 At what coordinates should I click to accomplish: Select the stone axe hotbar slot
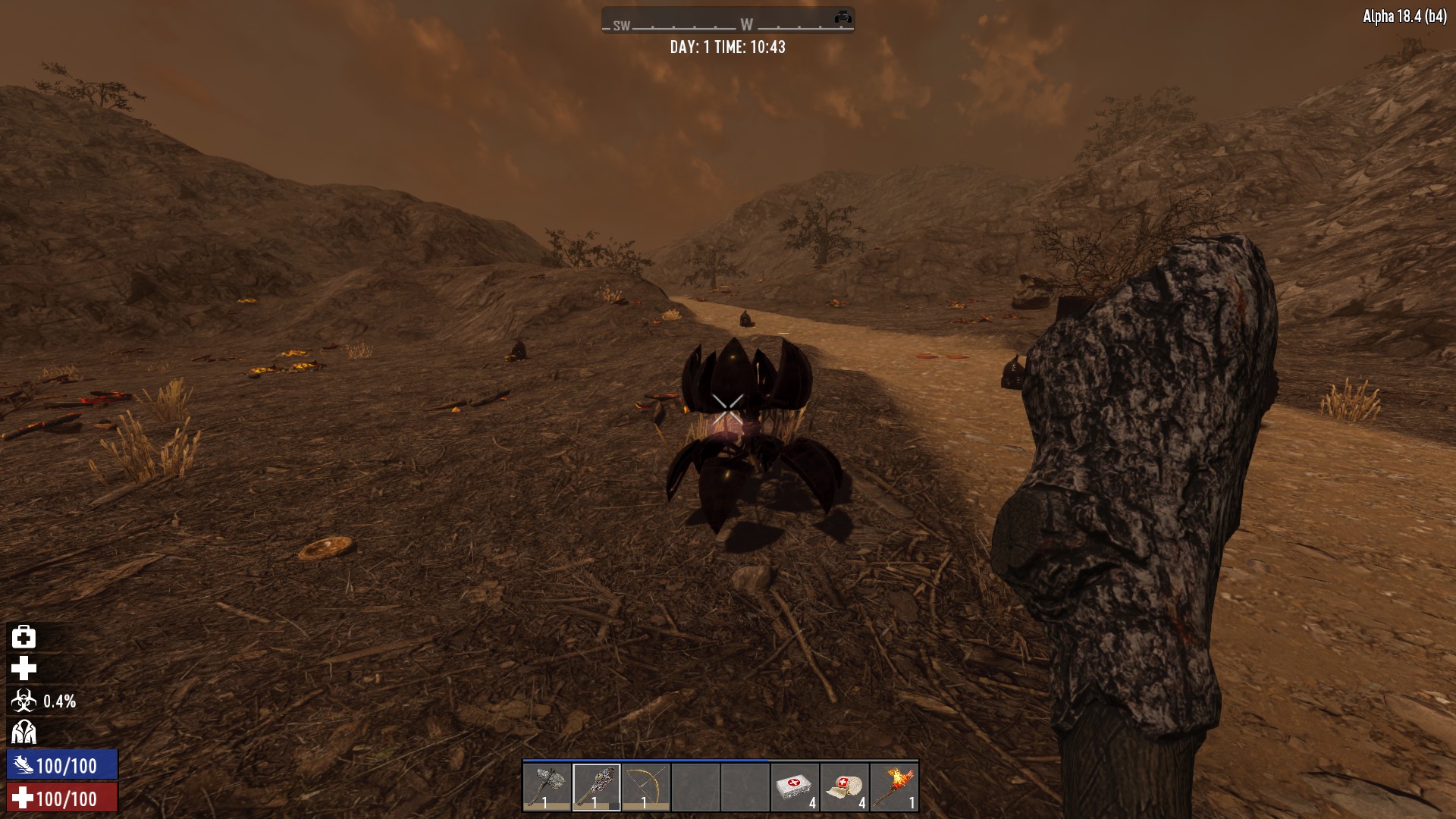[x=547, y=788]
